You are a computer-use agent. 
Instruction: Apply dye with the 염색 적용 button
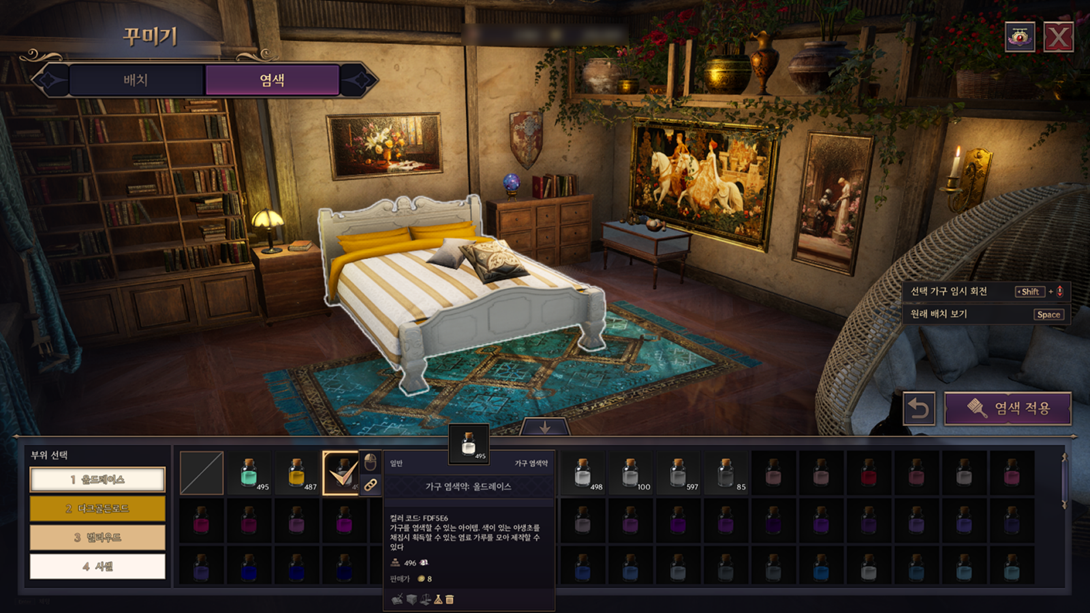(x=1008, y=409)
